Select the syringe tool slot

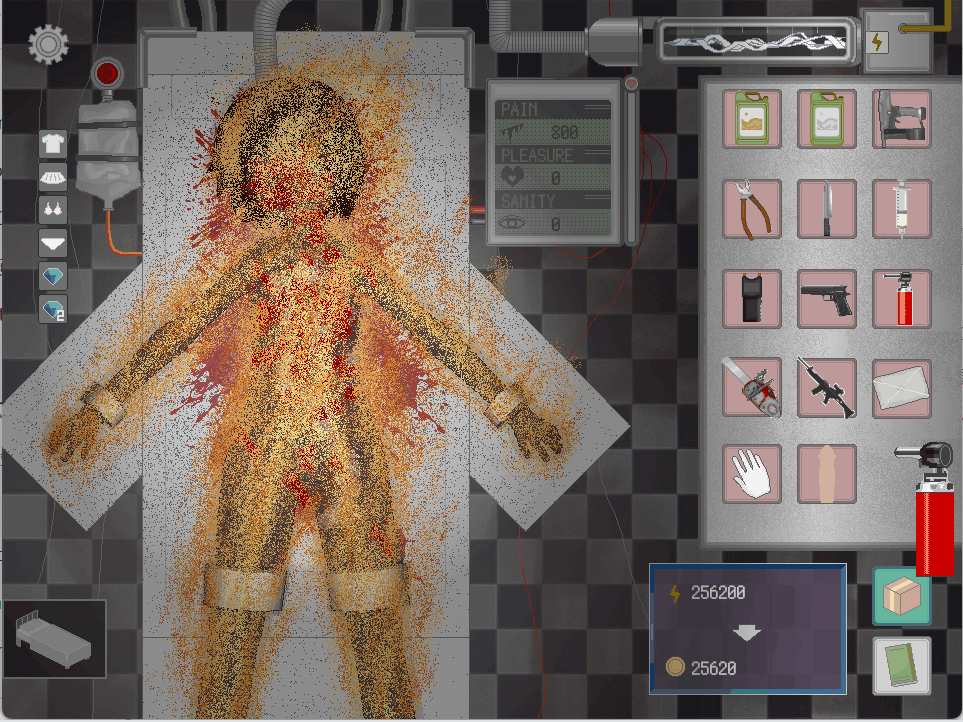(902, 209)
